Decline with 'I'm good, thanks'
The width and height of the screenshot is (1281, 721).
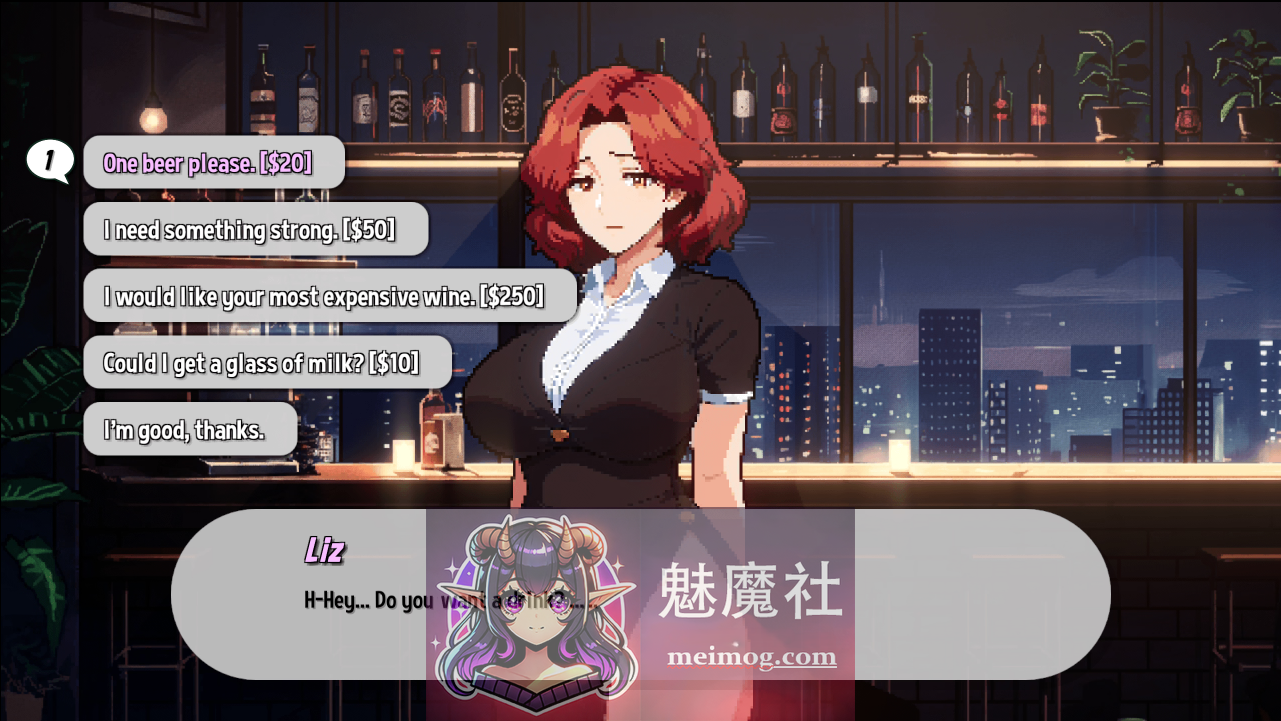click(x=190, y=430)
